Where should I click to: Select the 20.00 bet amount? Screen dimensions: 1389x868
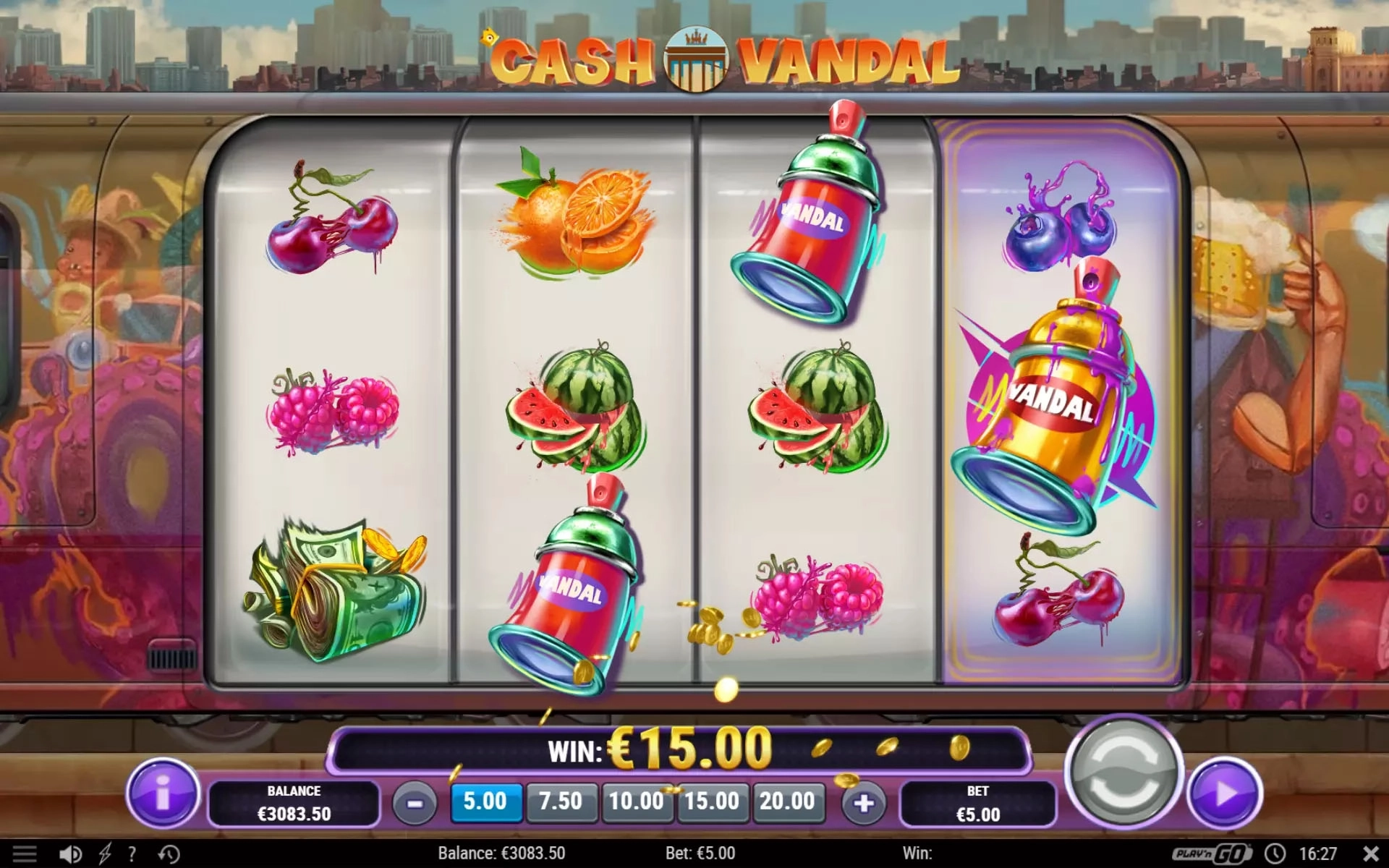(x=787, y=801)
